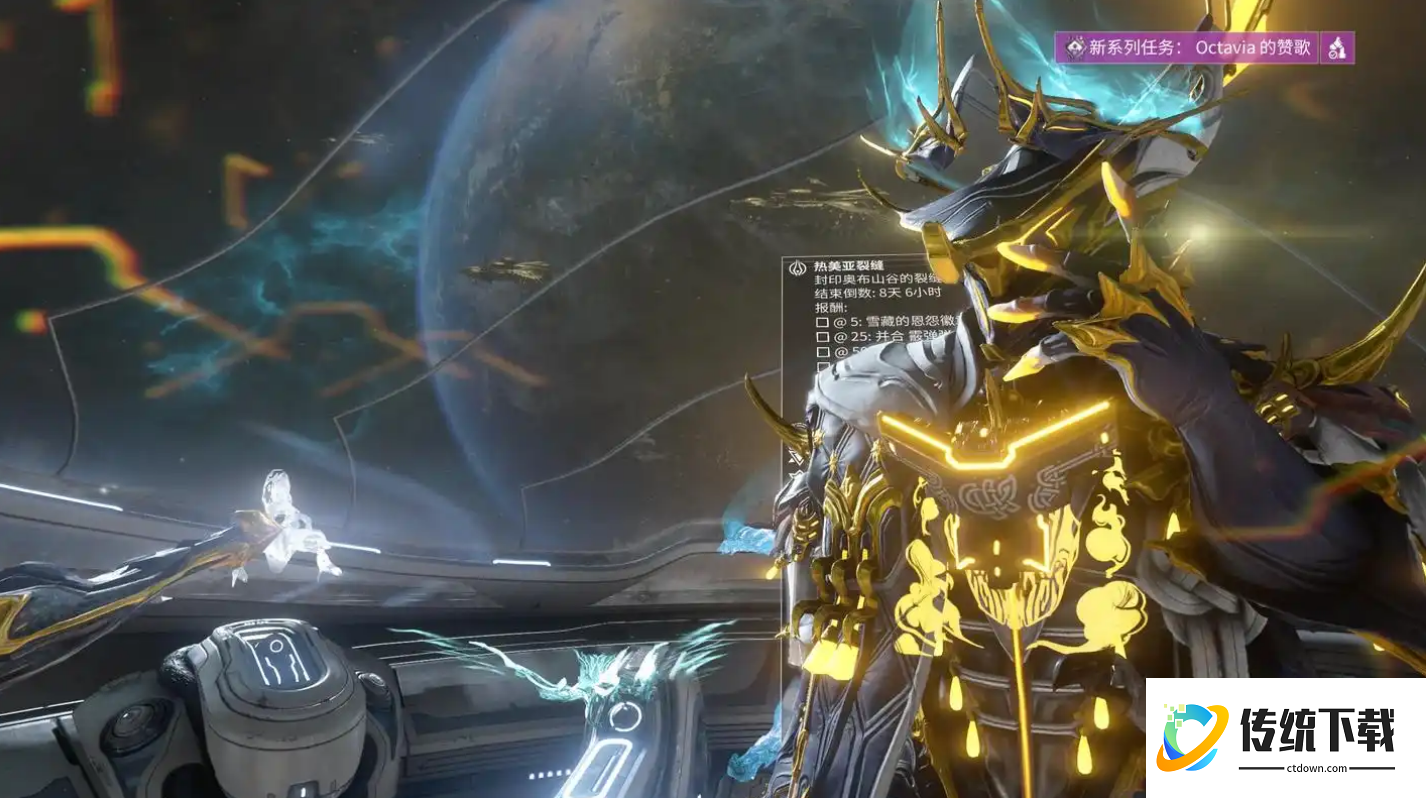Screen dimensions: 1426x798
Task: Click the purple icon beside the quest banner
Action: pyautogui.click(x=1338, y=47)
